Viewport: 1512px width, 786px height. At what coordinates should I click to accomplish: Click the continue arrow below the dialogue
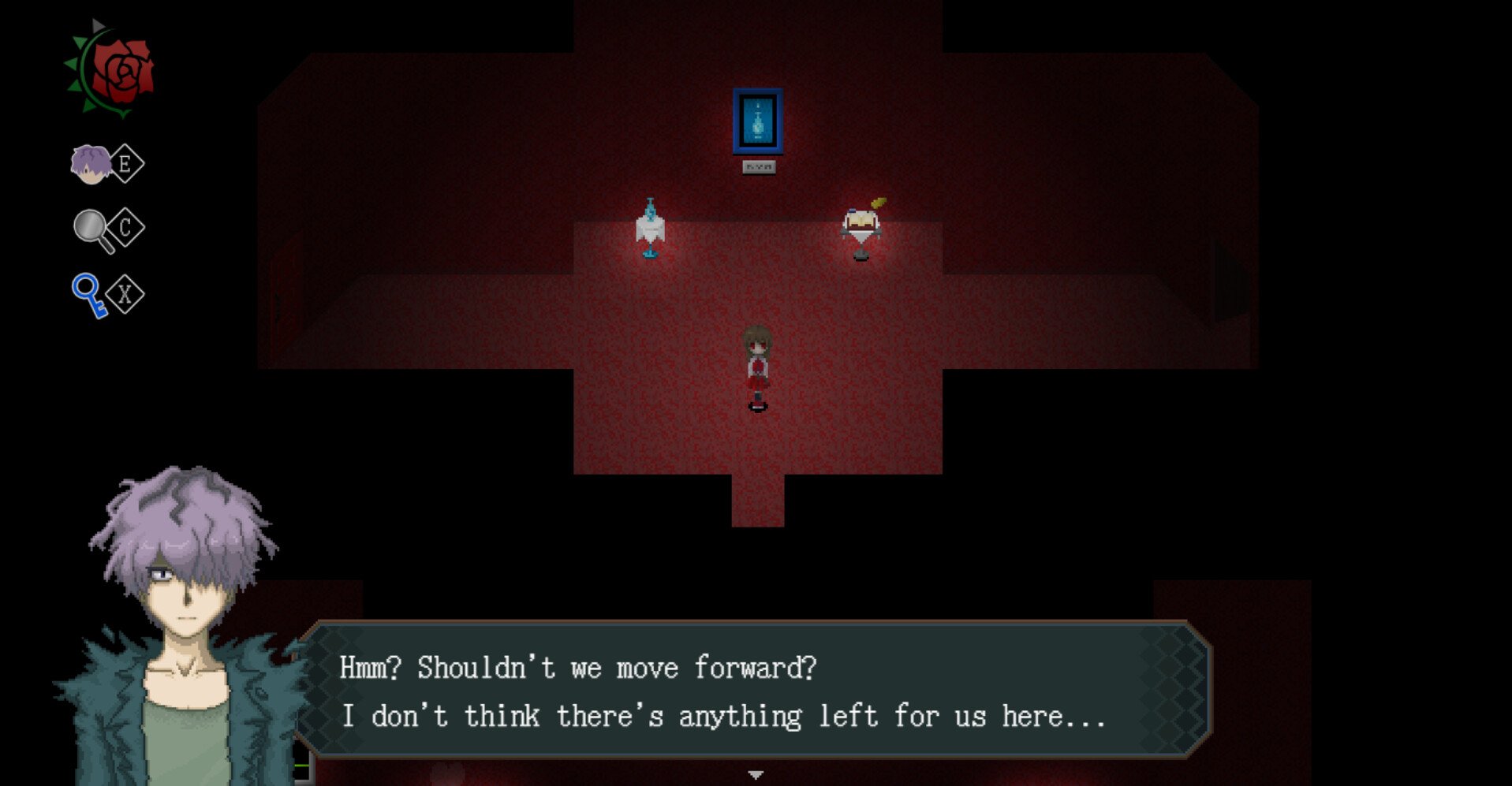pos(756,773)
